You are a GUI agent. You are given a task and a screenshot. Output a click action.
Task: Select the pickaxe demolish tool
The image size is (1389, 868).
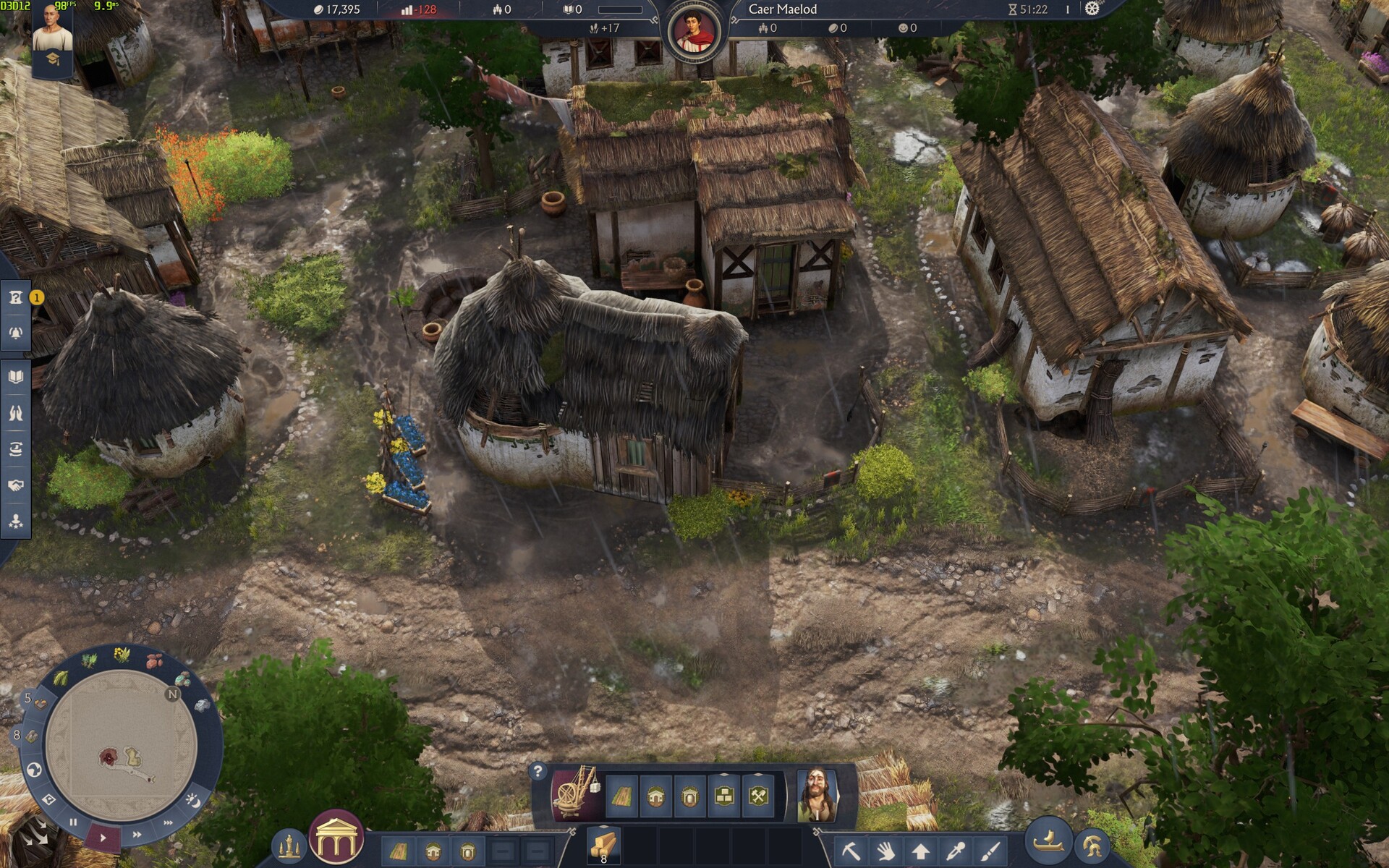point(851,851)
